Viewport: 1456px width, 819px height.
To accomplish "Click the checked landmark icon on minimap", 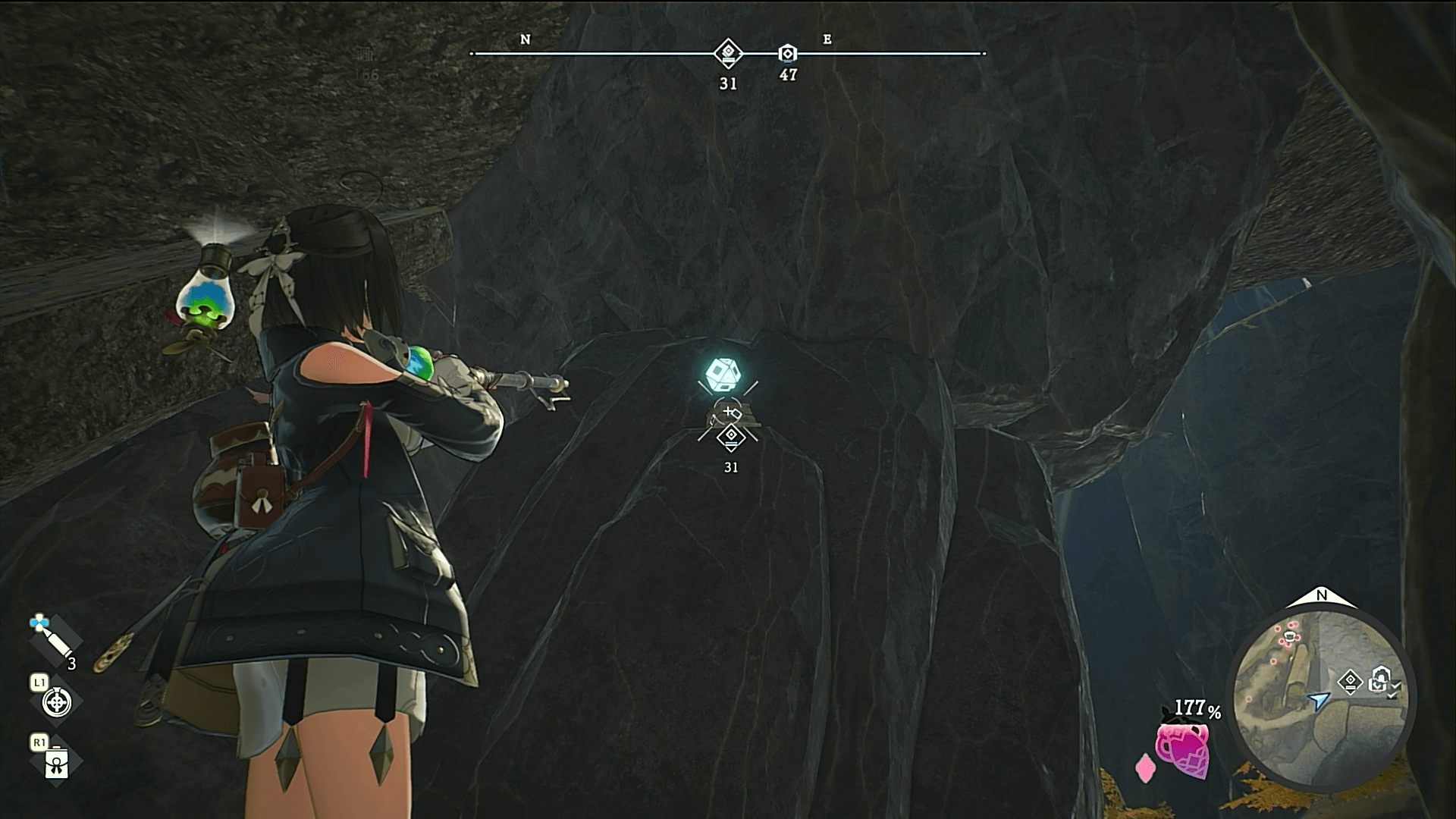I will tap(1381, 679).
